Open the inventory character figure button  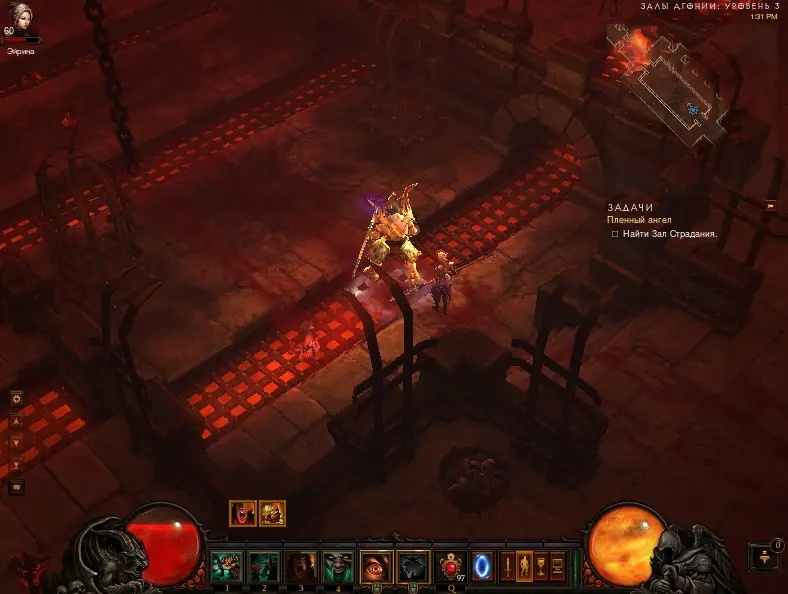click(525, 564)
